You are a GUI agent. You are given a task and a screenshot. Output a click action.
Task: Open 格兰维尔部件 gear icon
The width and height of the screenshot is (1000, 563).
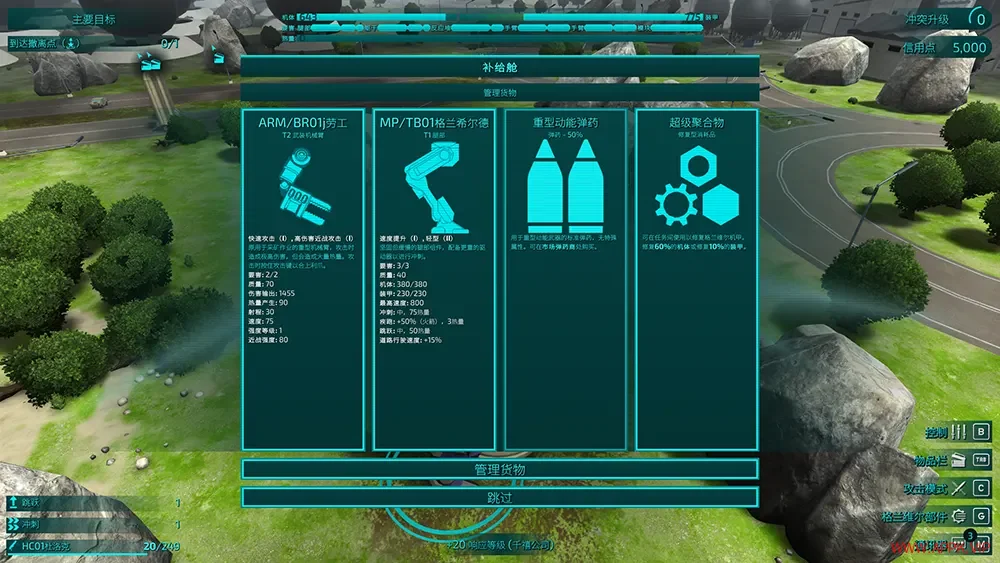[x=959, y=516]
